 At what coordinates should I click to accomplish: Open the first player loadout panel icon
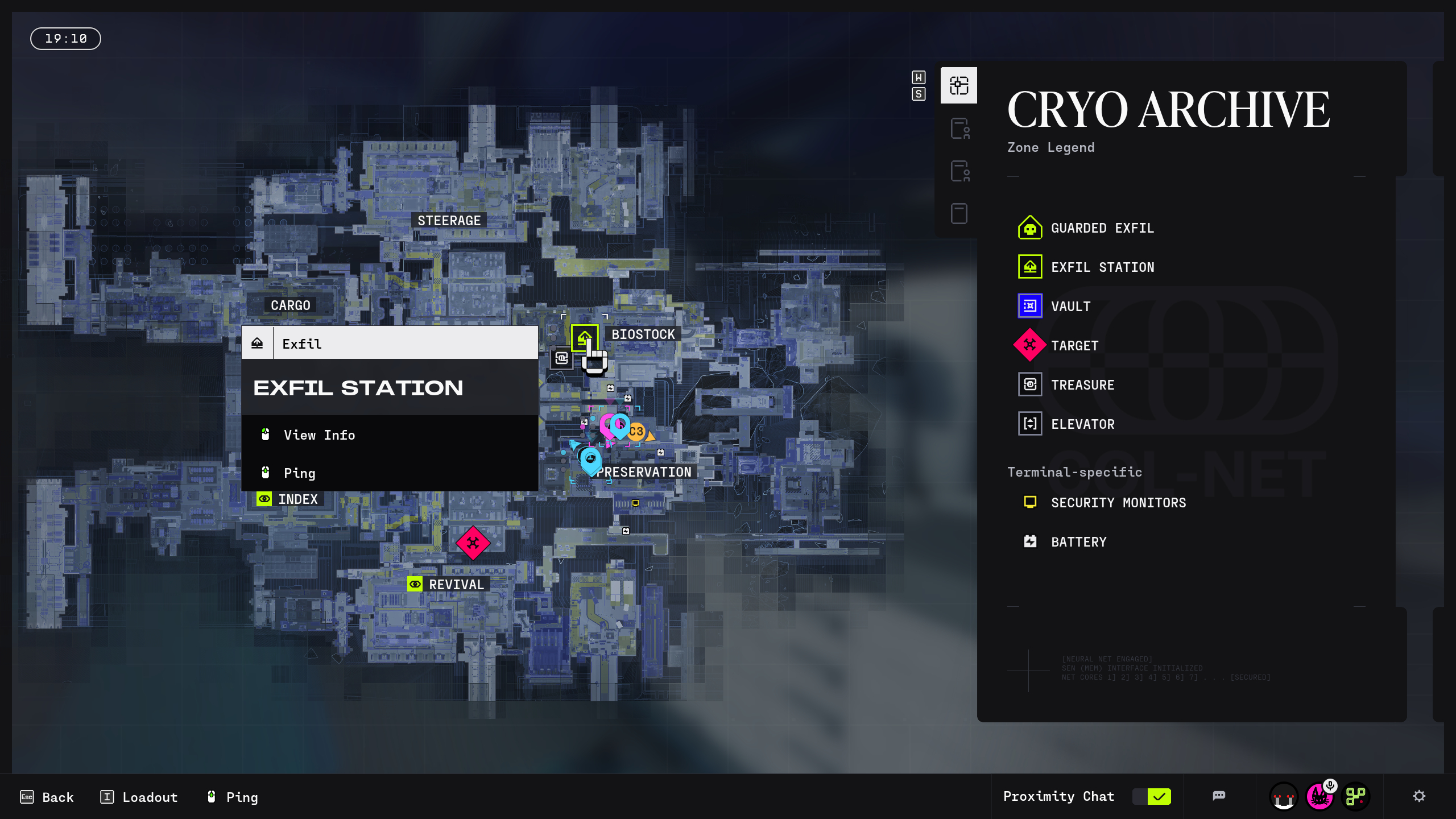[x=958, y=129]
